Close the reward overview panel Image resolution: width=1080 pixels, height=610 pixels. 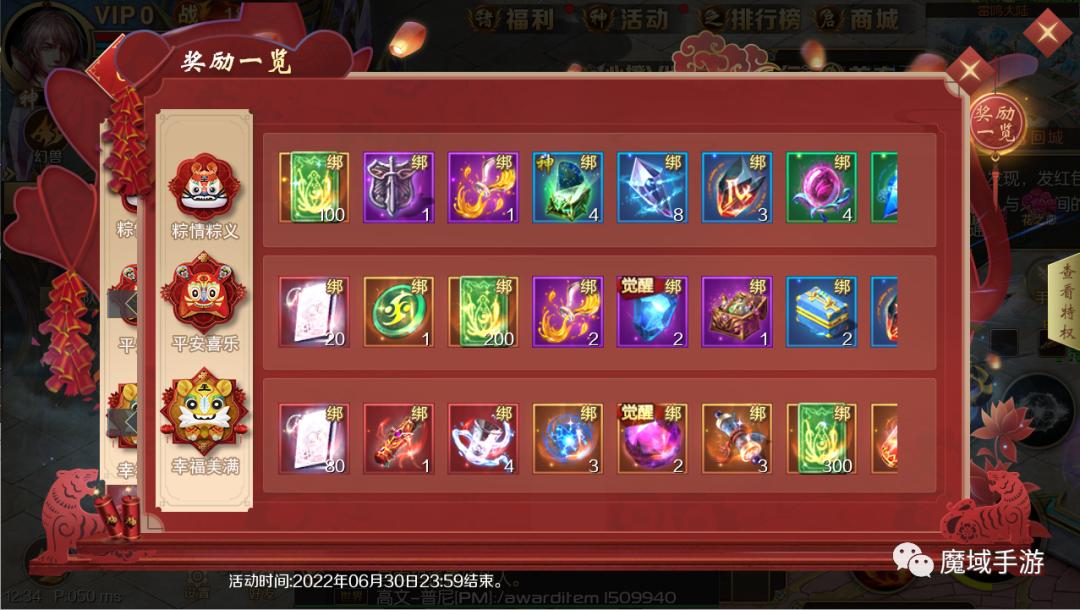coord(969,71)
